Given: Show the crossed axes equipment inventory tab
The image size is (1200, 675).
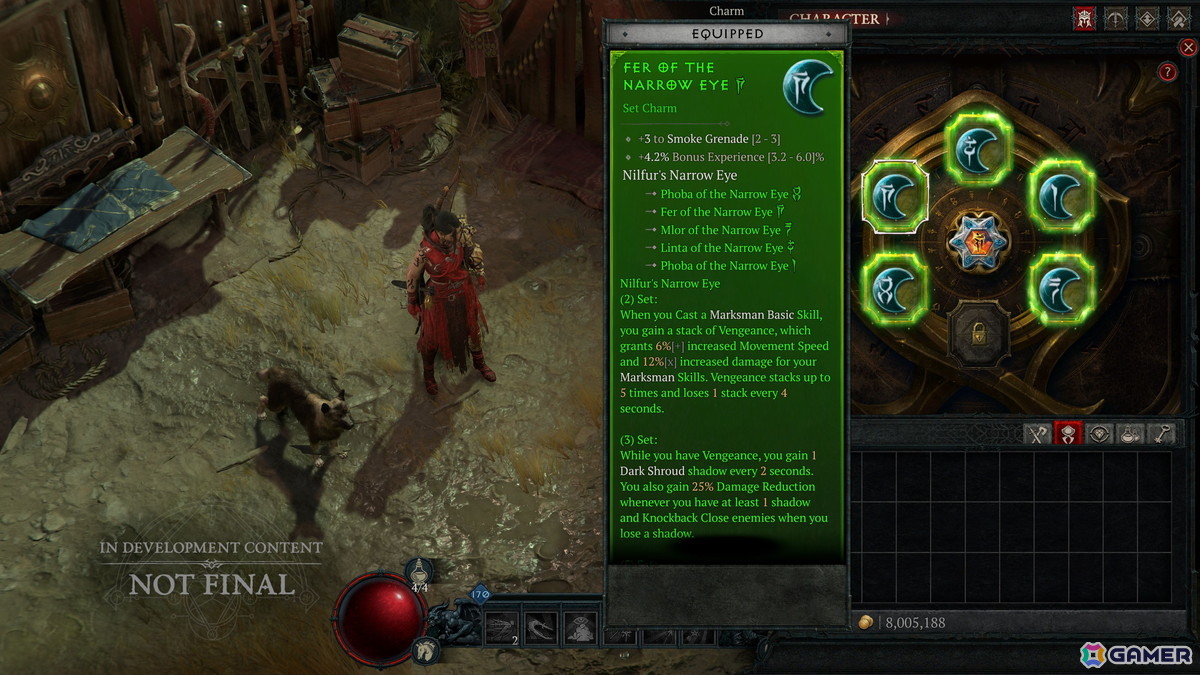Looking at the screenshot, I should click(1038, 434).
